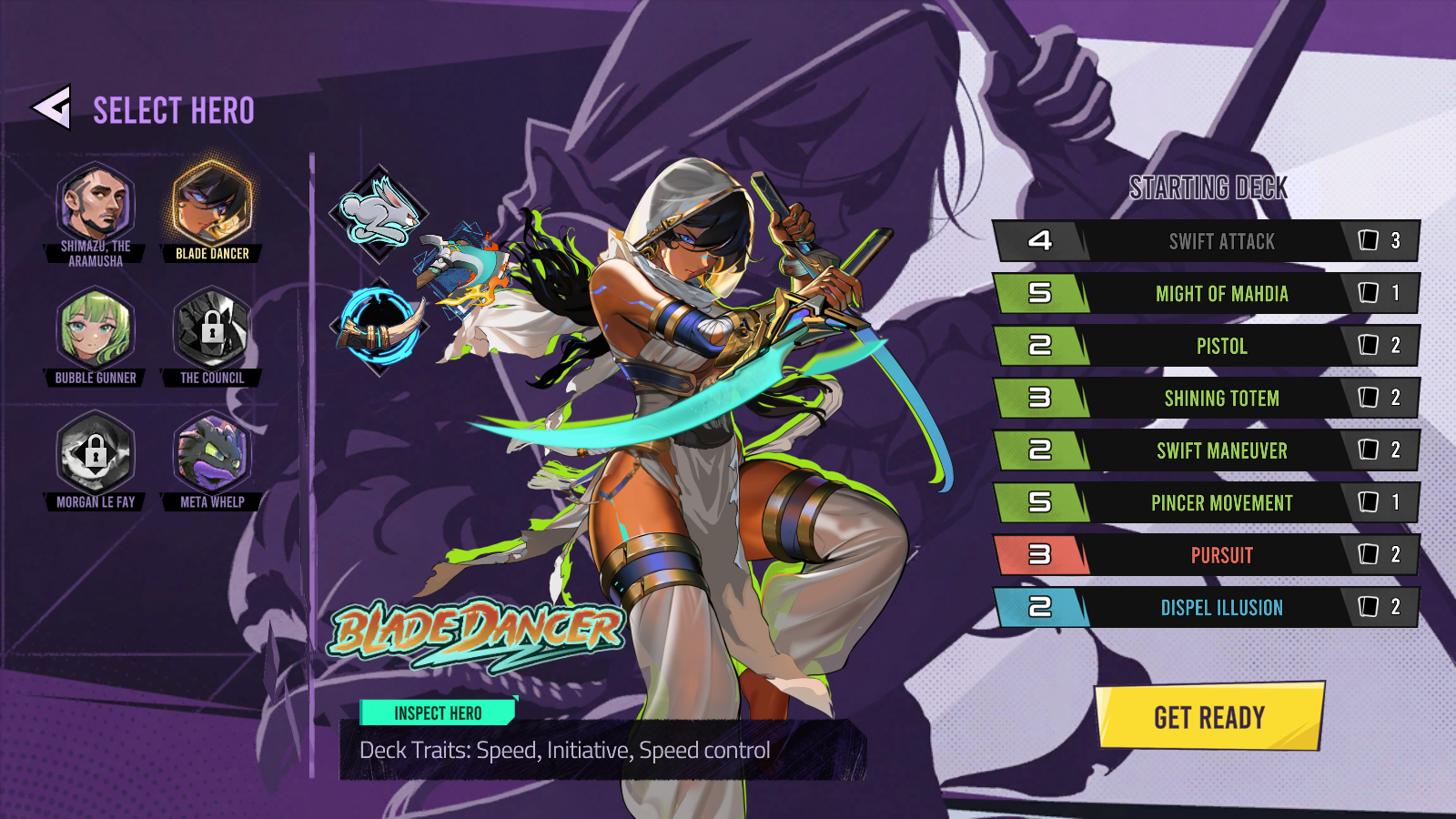The image size is (1456, 819).
Task: Open Inspect Hero details
Action: click(x=438, y=713)
